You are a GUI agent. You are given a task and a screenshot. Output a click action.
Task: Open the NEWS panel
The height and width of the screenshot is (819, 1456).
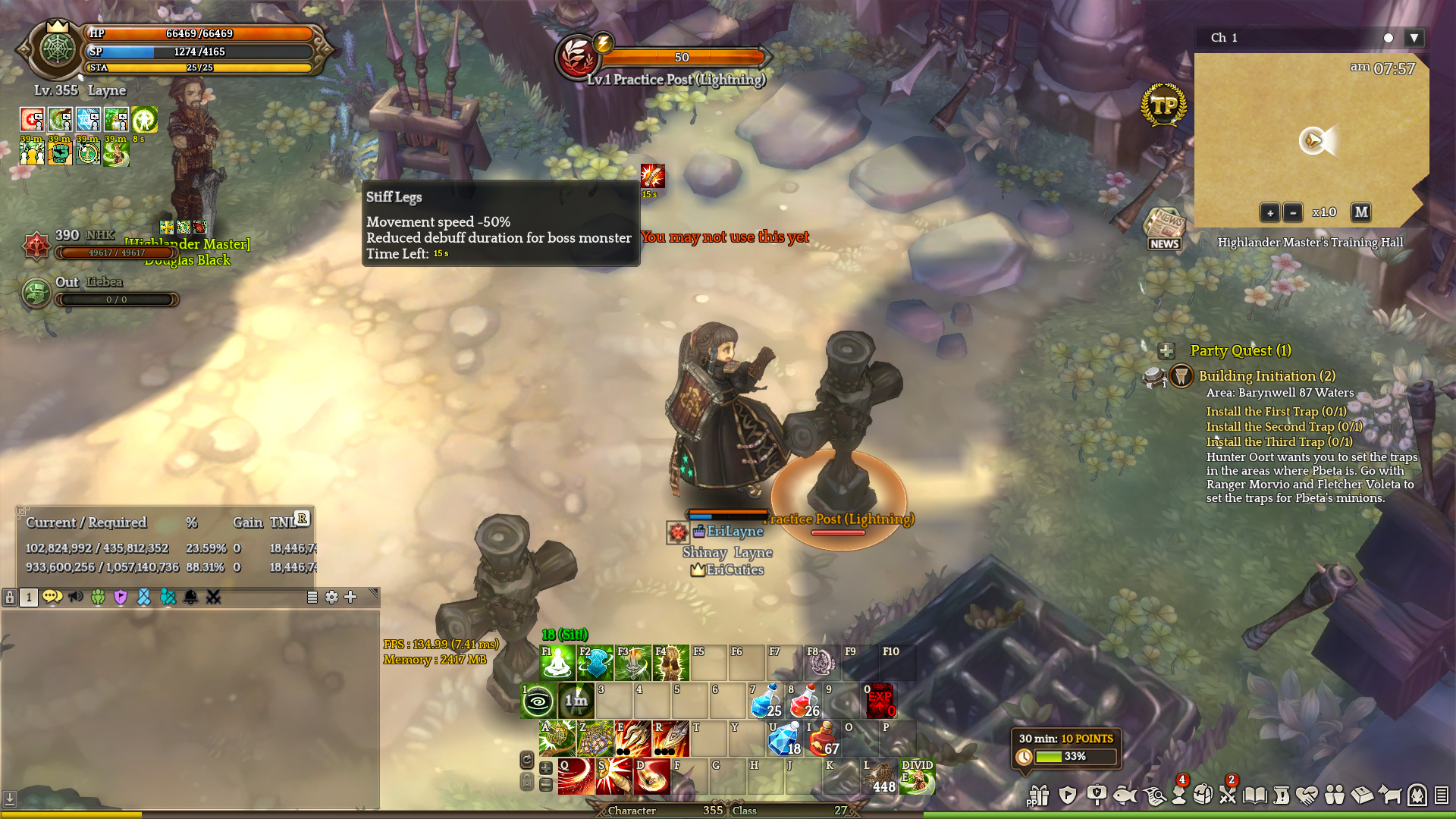(1164, 229)
